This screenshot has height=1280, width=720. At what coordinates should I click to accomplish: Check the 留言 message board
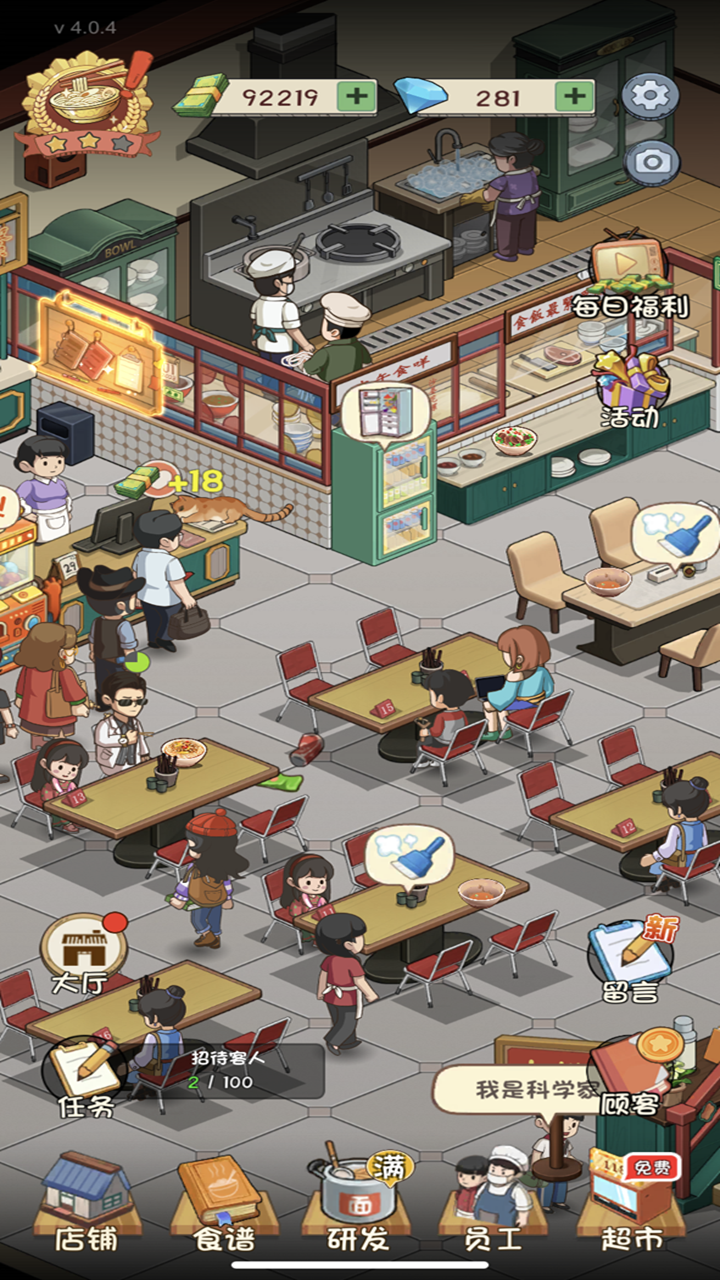630,960
